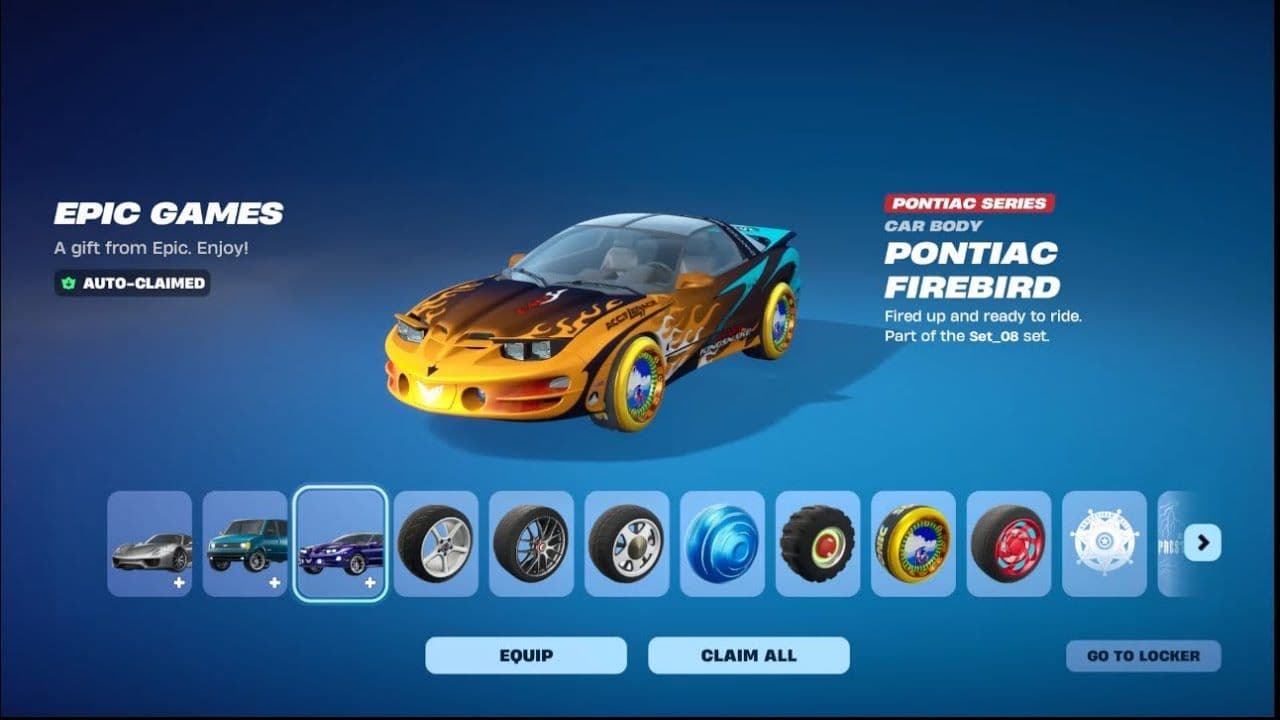Choose the white sheriff star badge item
This screenshot has height=720, width=1280.
coord(1104,544)
